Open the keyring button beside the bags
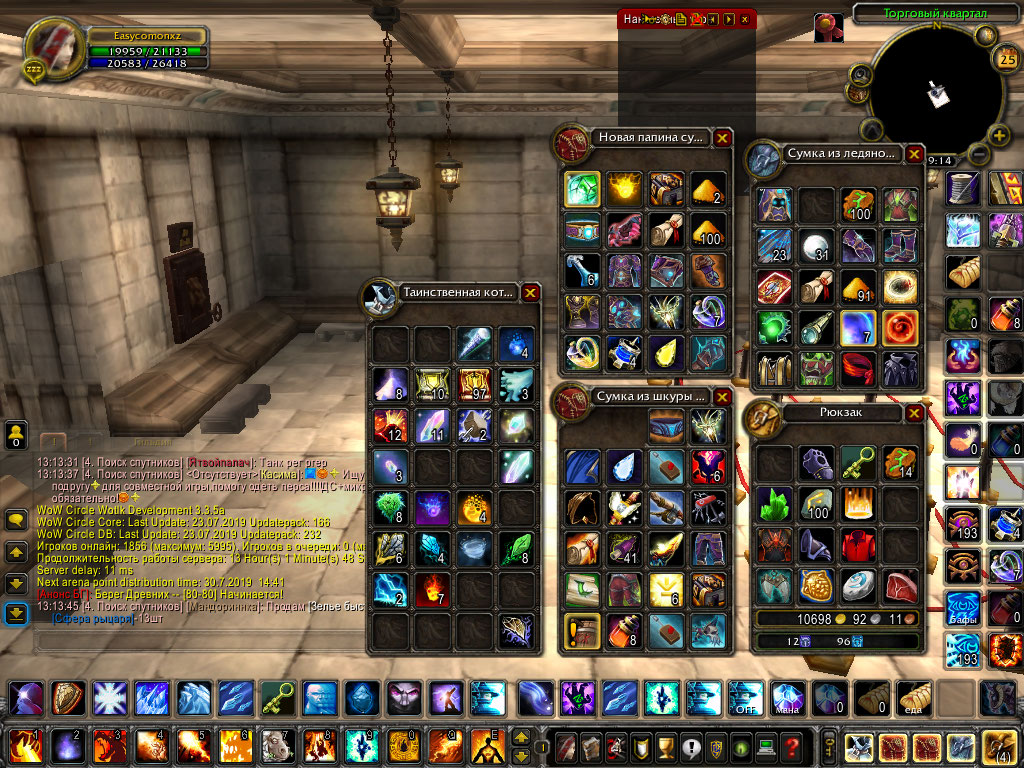This screenshot has width=1024, height=768. tap(828, 747)
